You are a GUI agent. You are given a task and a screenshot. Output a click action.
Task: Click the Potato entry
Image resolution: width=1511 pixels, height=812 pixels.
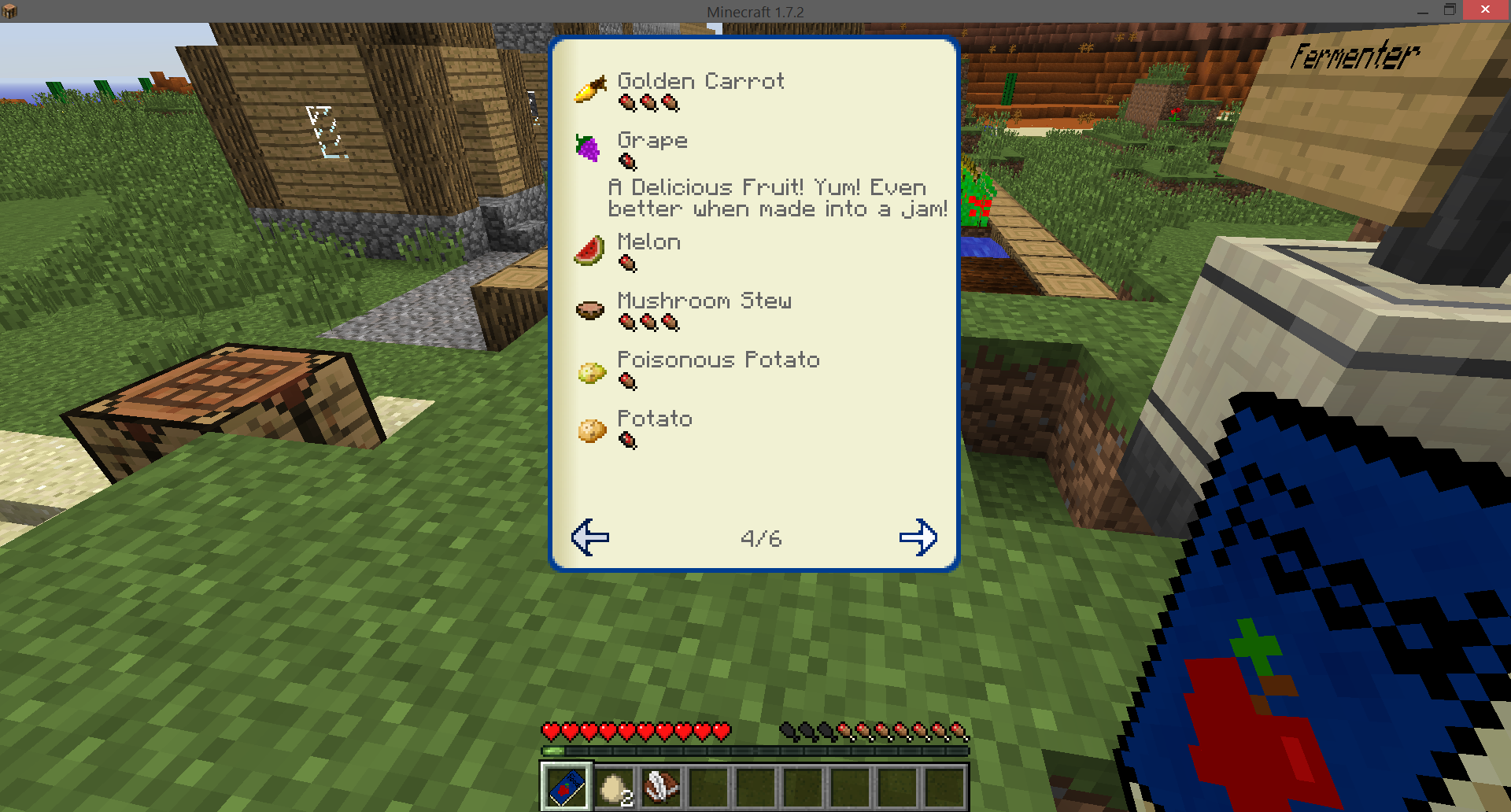pyautogui.click(x=654, y=419)
